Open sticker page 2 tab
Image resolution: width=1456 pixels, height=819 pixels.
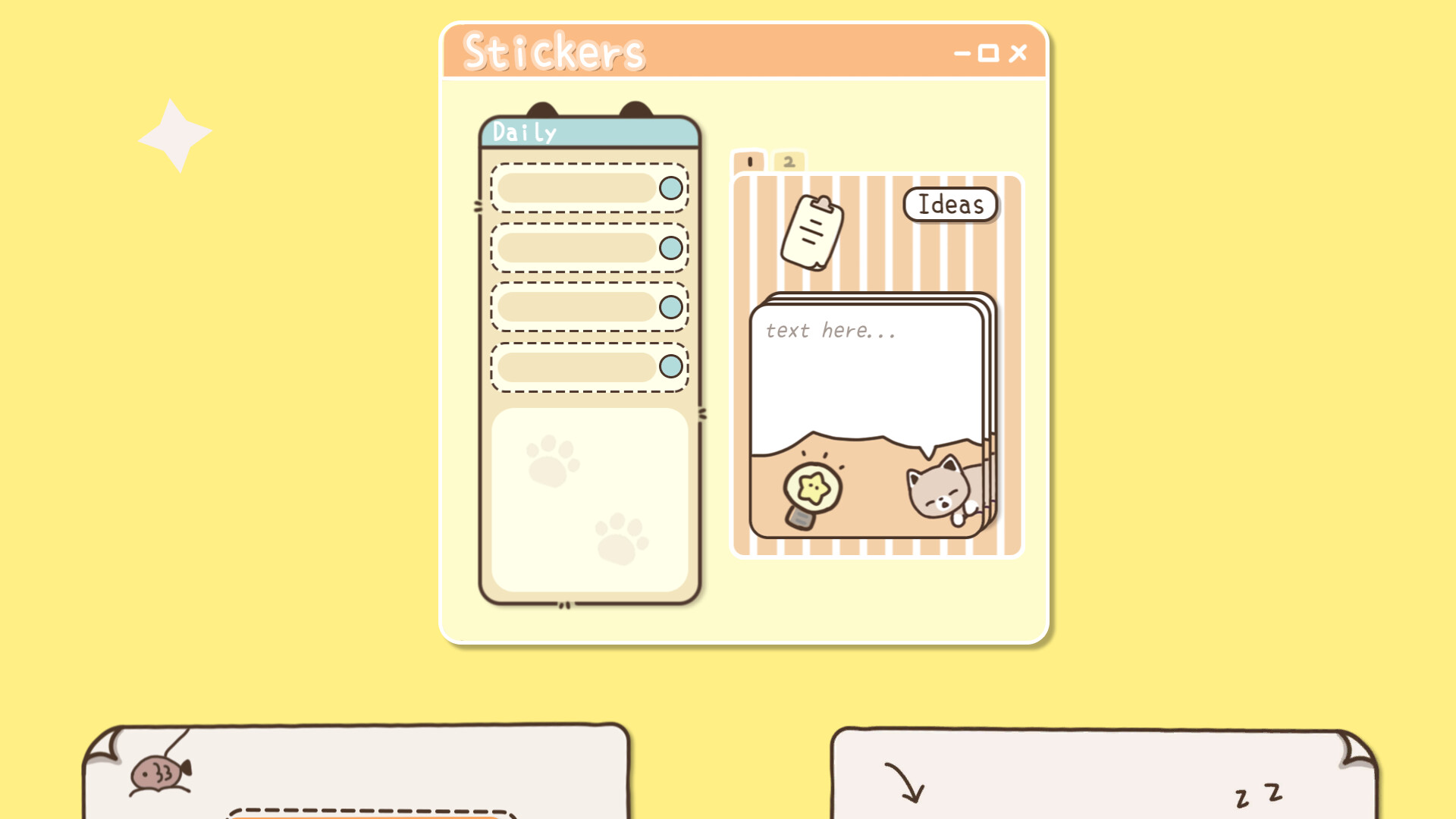pos(790,161)
